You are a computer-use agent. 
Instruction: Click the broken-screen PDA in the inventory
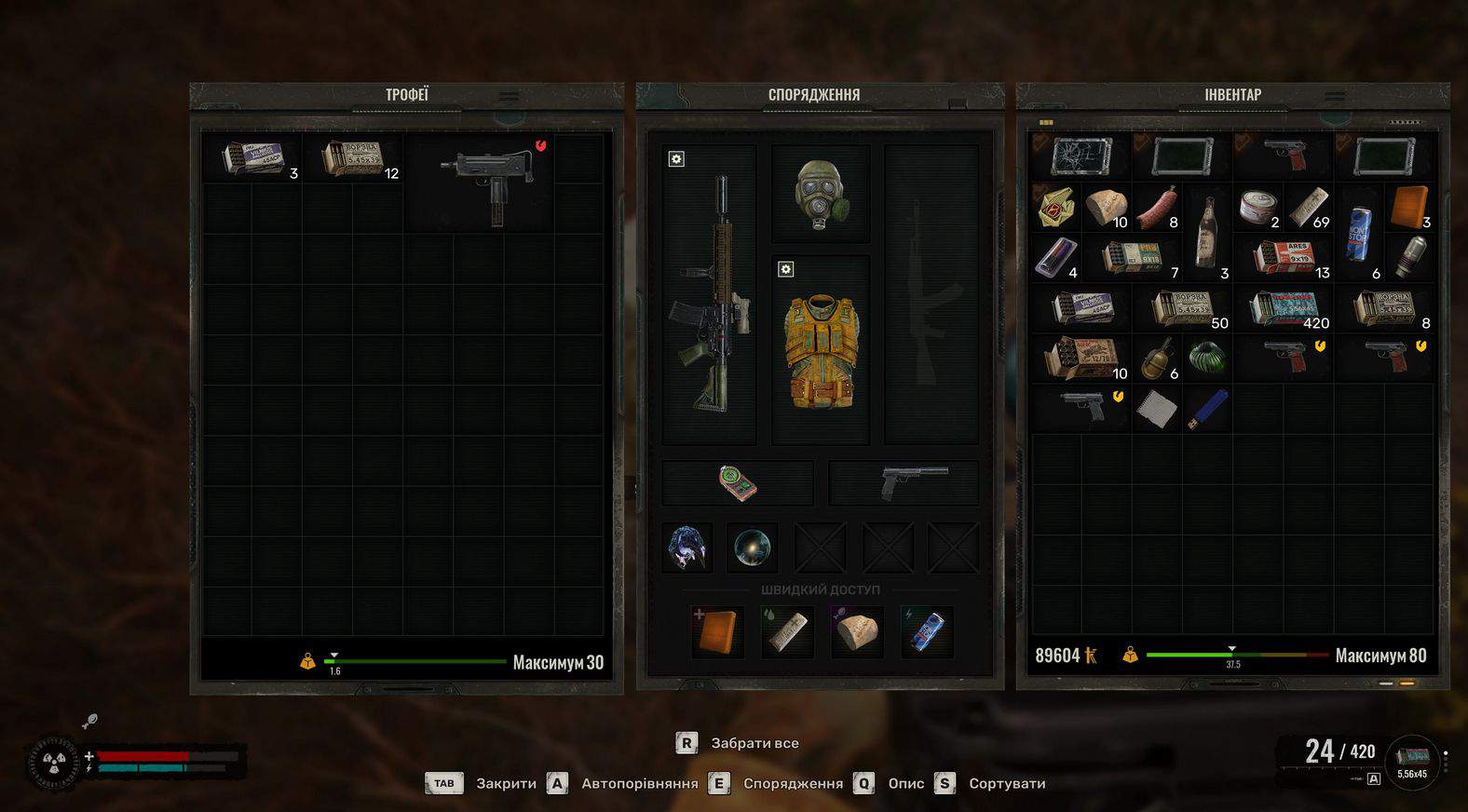pos(1081,156)
